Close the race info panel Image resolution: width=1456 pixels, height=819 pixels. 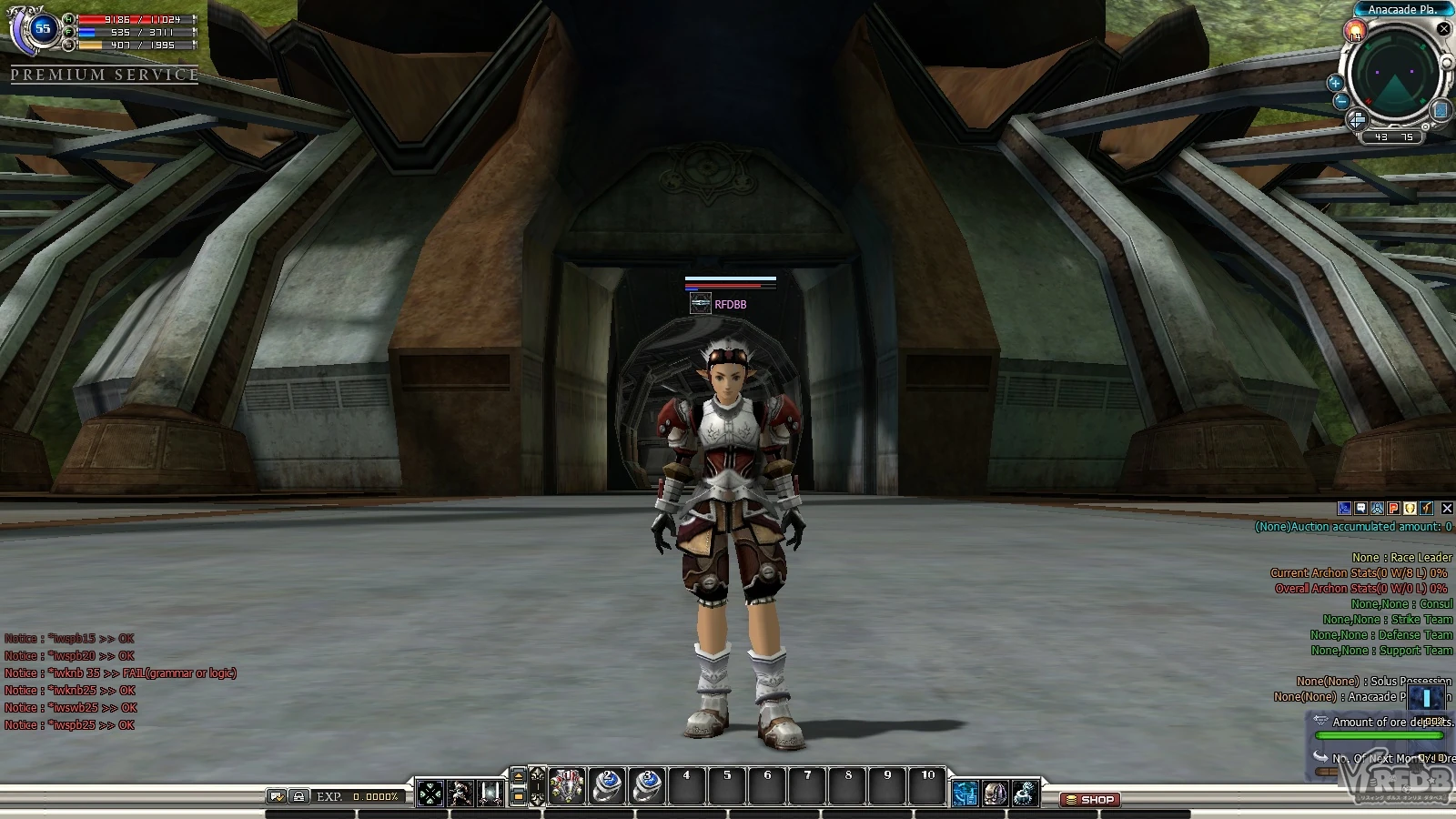[1447, 509]
